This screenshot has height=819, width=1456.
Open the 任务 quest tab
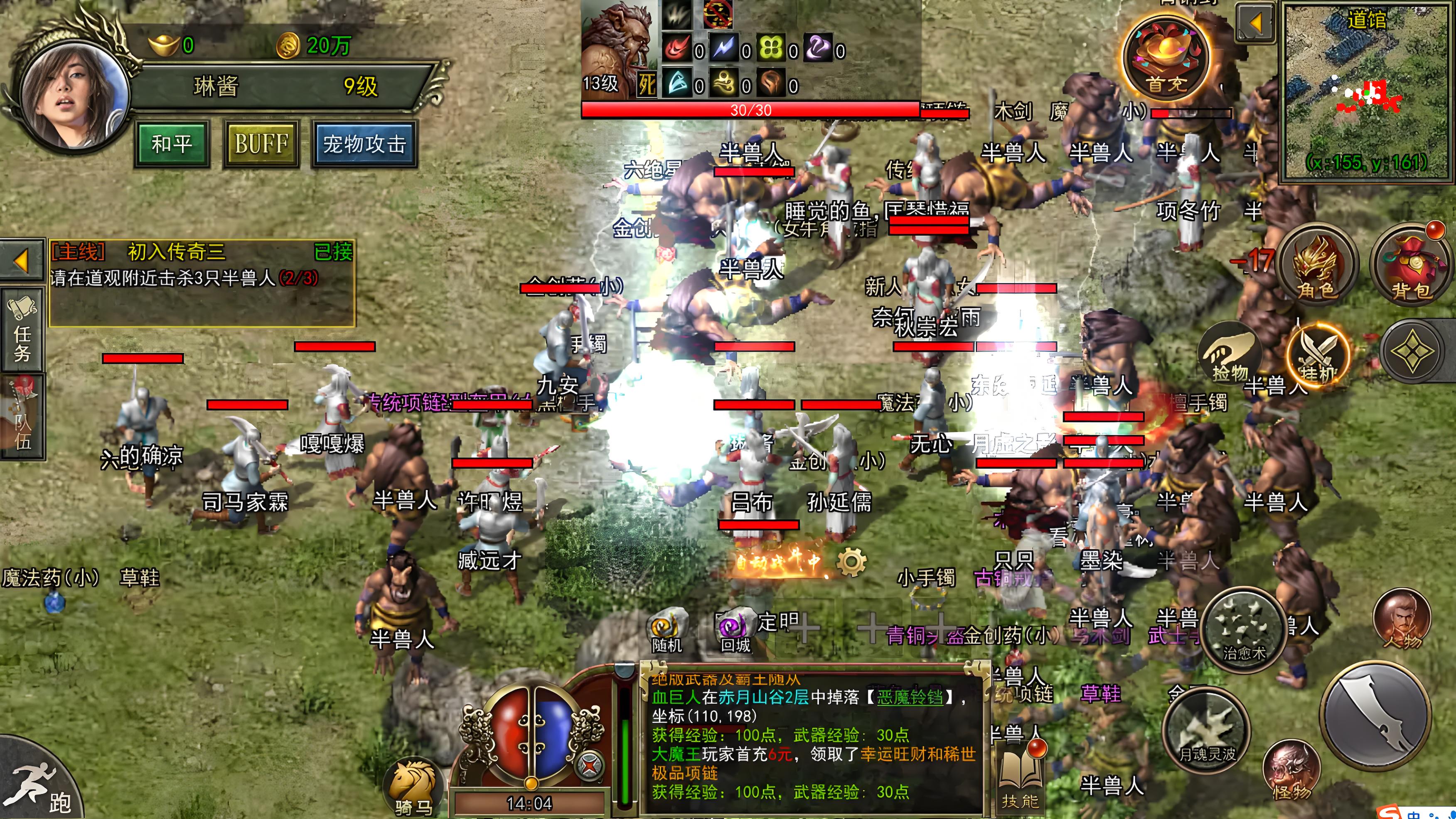coord(22,331)
